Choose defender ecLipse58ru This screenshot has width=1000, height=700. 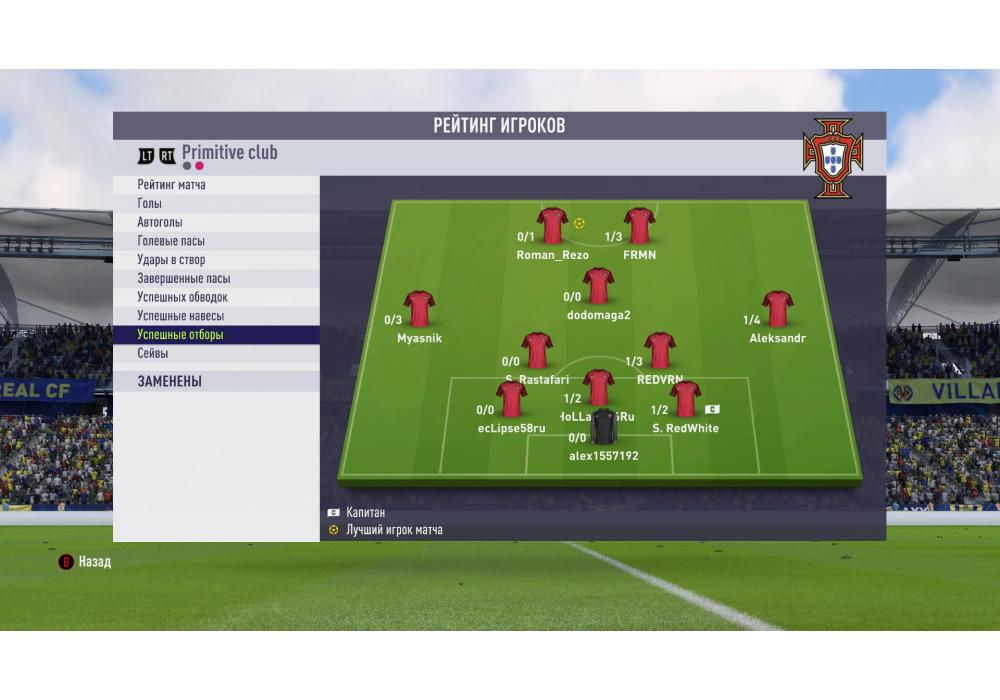pyautogui.click(x=511, y=399)
